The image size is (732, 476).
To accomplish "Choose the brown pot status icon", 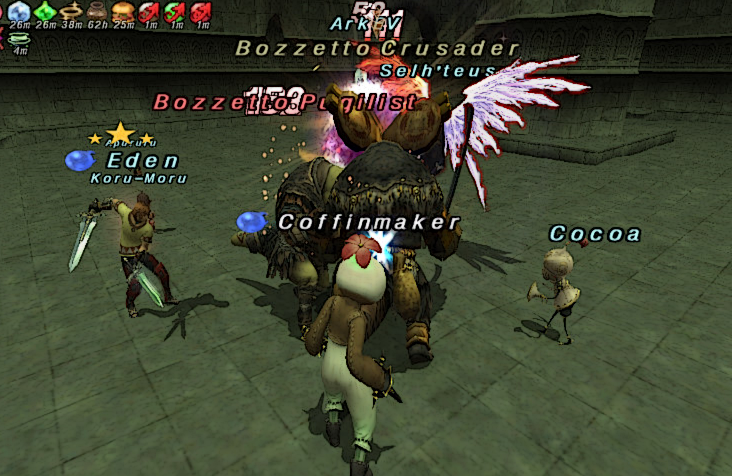I will coord(97,11).
